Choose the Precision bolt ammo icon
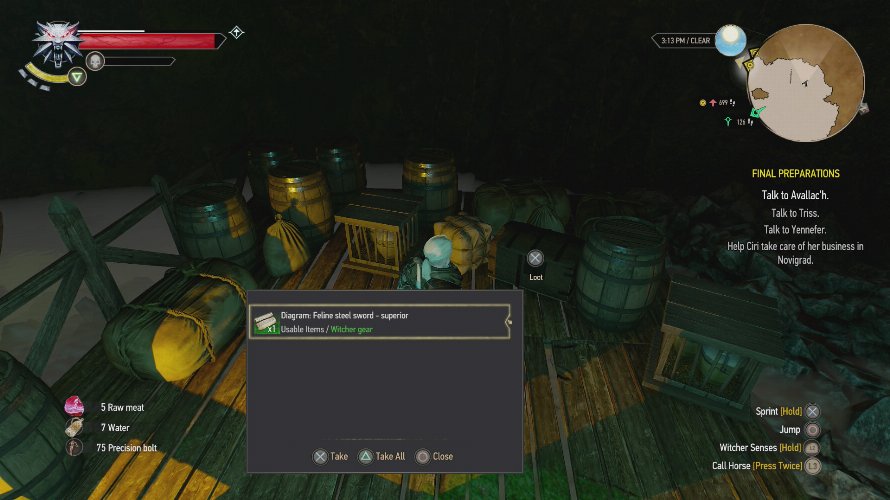890x500 pixels. pyautogui.click(x=75, y=448)
